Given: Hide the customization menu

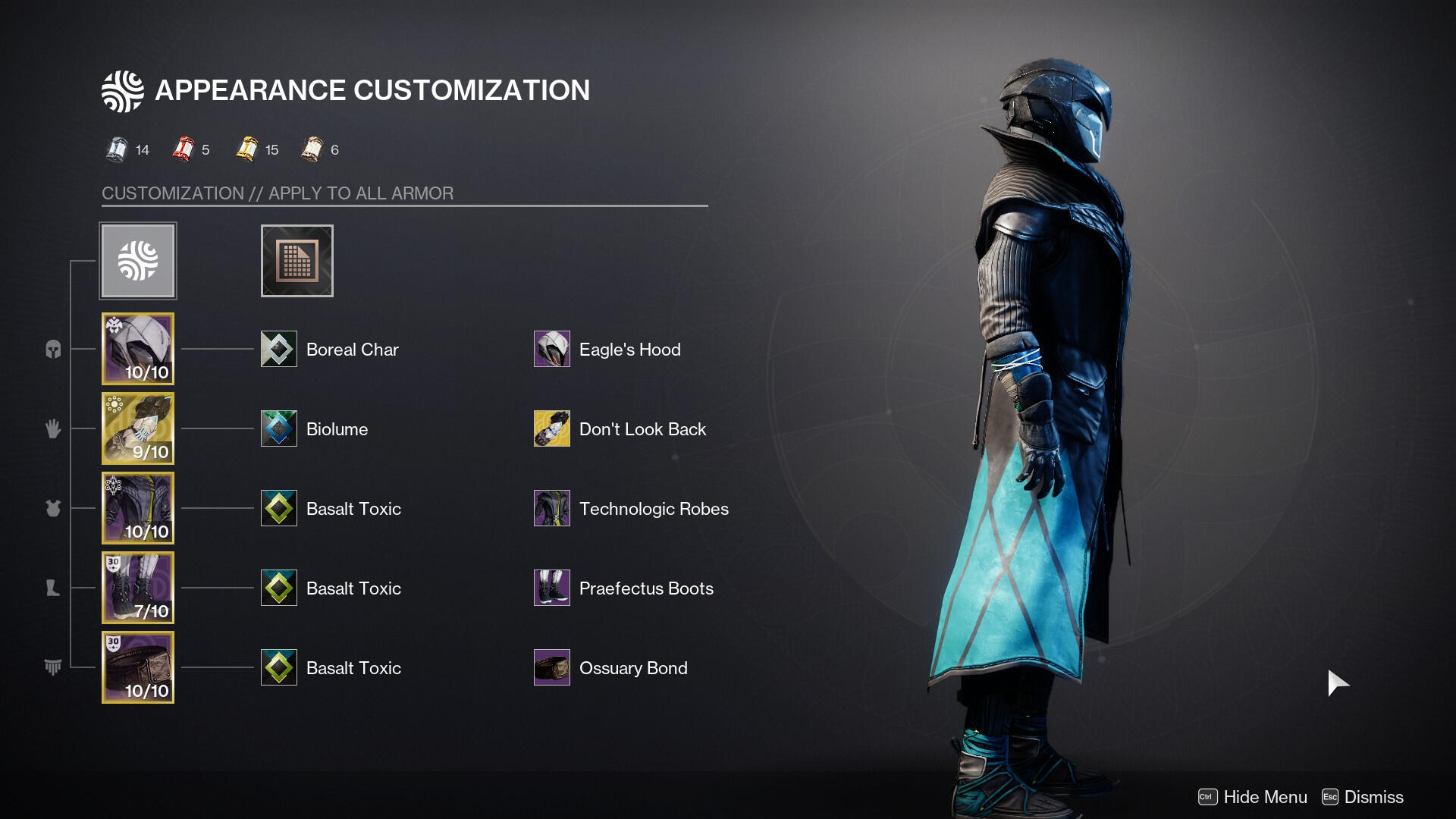Looking at the screenshot, I should pos(1253,797).
